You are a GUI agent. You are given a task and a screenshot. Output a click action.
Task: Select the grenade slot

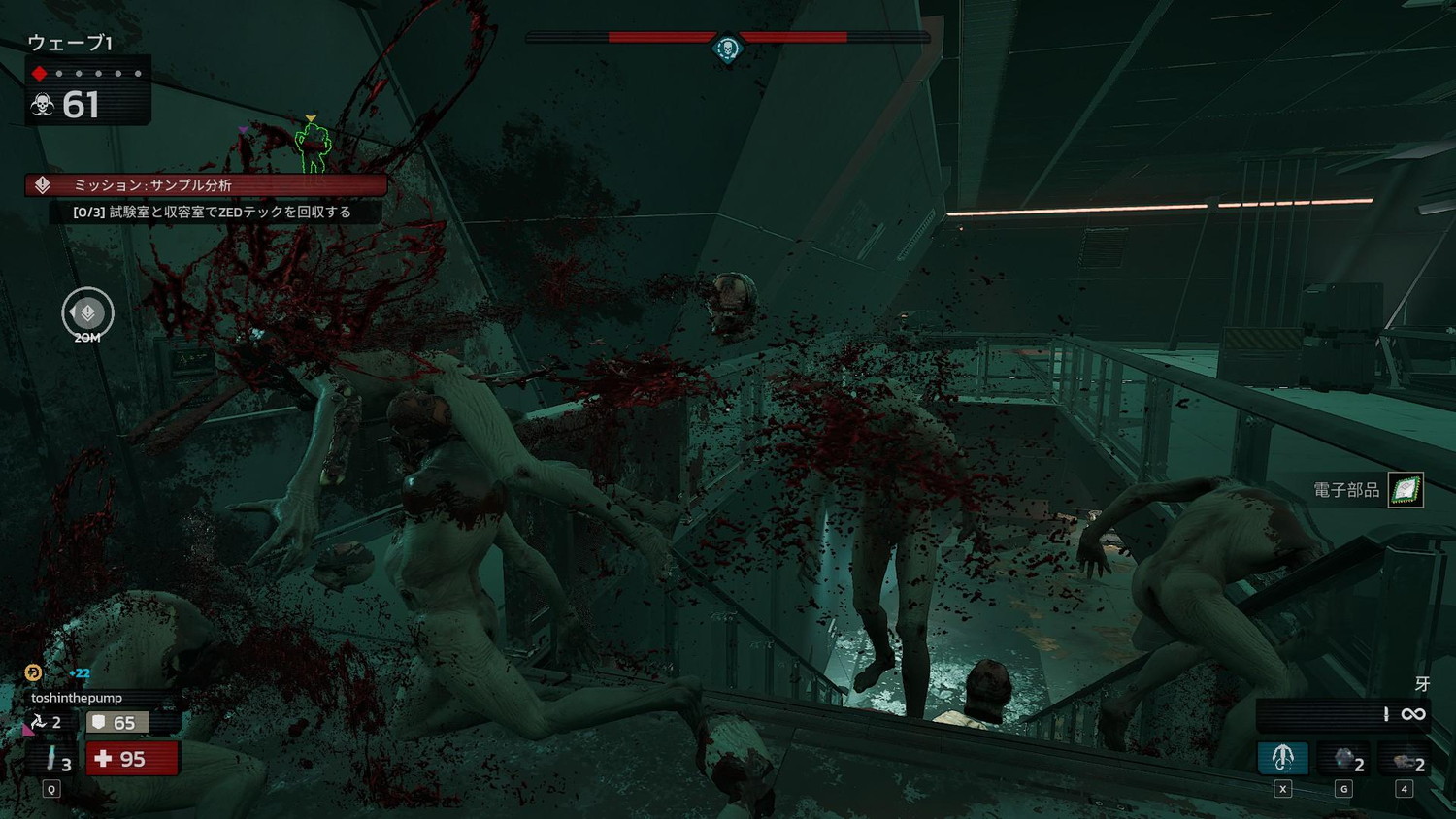coord(1344,759)
